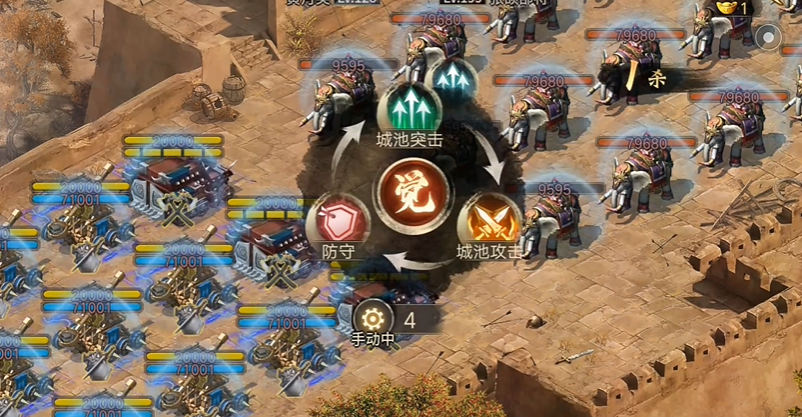Toggle the 手动中 manual mode gear
Image resolution: width=802 pixels, height=417 pixels.
click(373, 320)
